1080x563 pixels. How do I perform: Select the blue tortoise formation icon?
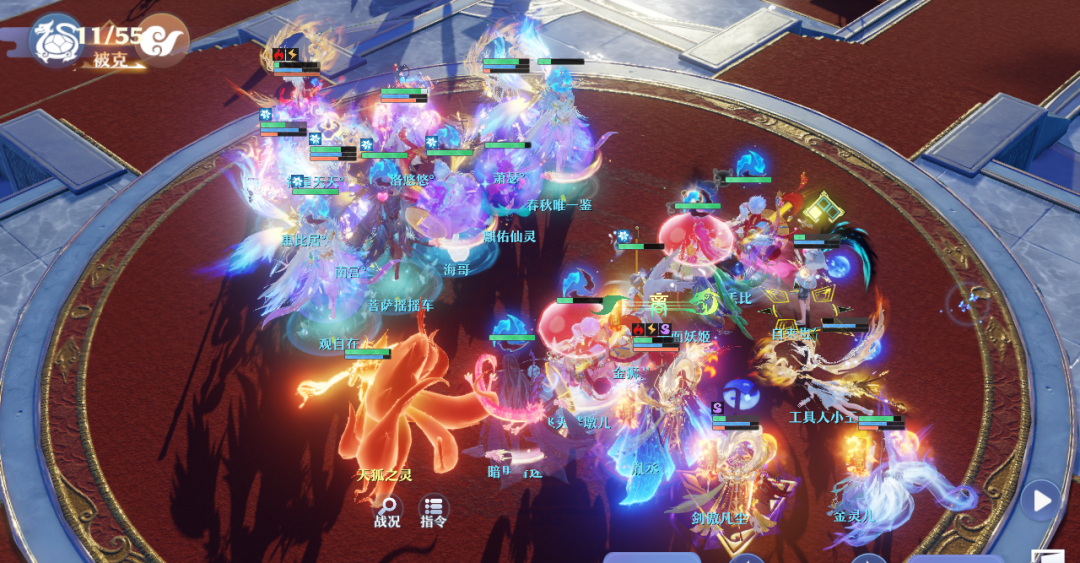coord(53,41)
